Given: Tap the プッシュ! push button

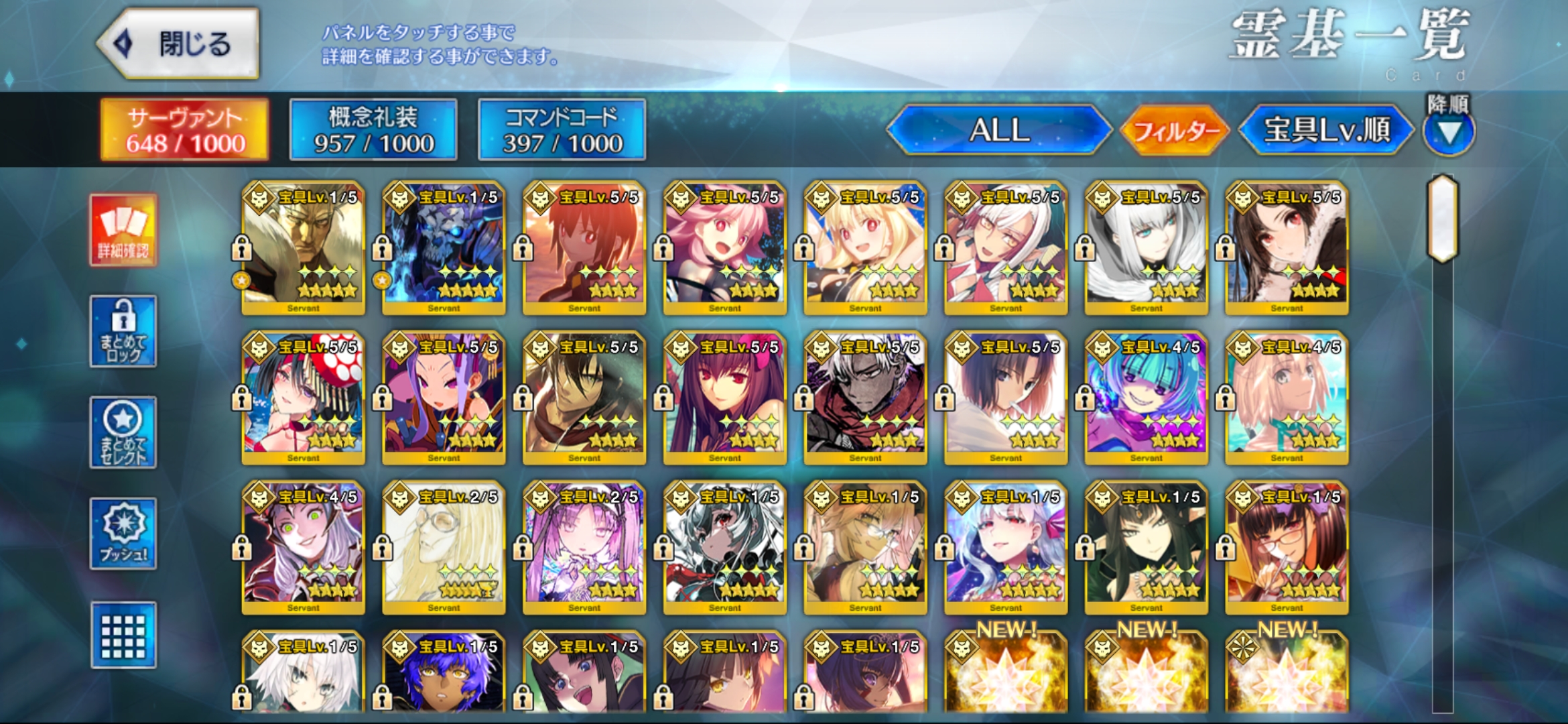Looking at the screenshot, I should coord(123,534).
